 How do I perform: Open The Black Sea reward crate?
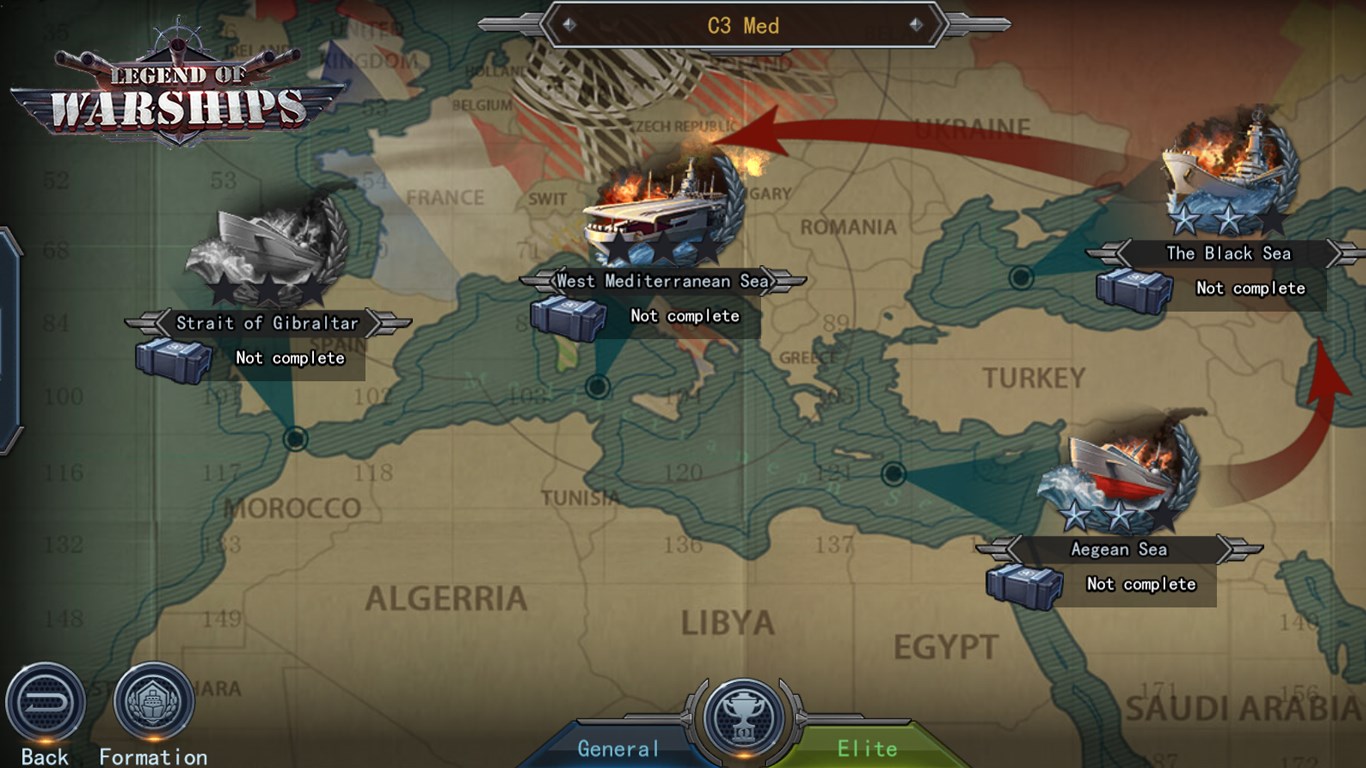[x=1134, y=290]
